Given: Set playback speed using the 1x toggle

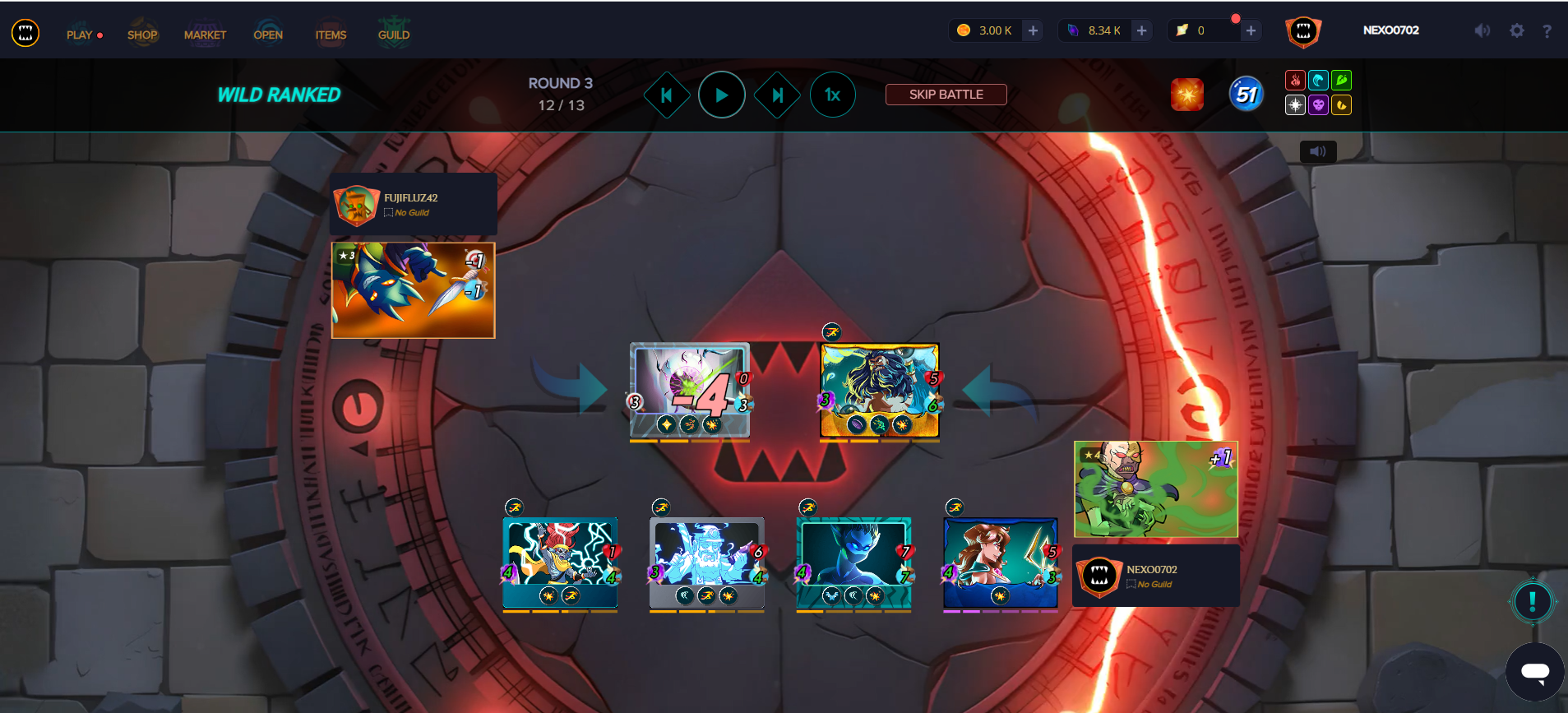Looking at the screenshot, I should (x=833, y=94).
